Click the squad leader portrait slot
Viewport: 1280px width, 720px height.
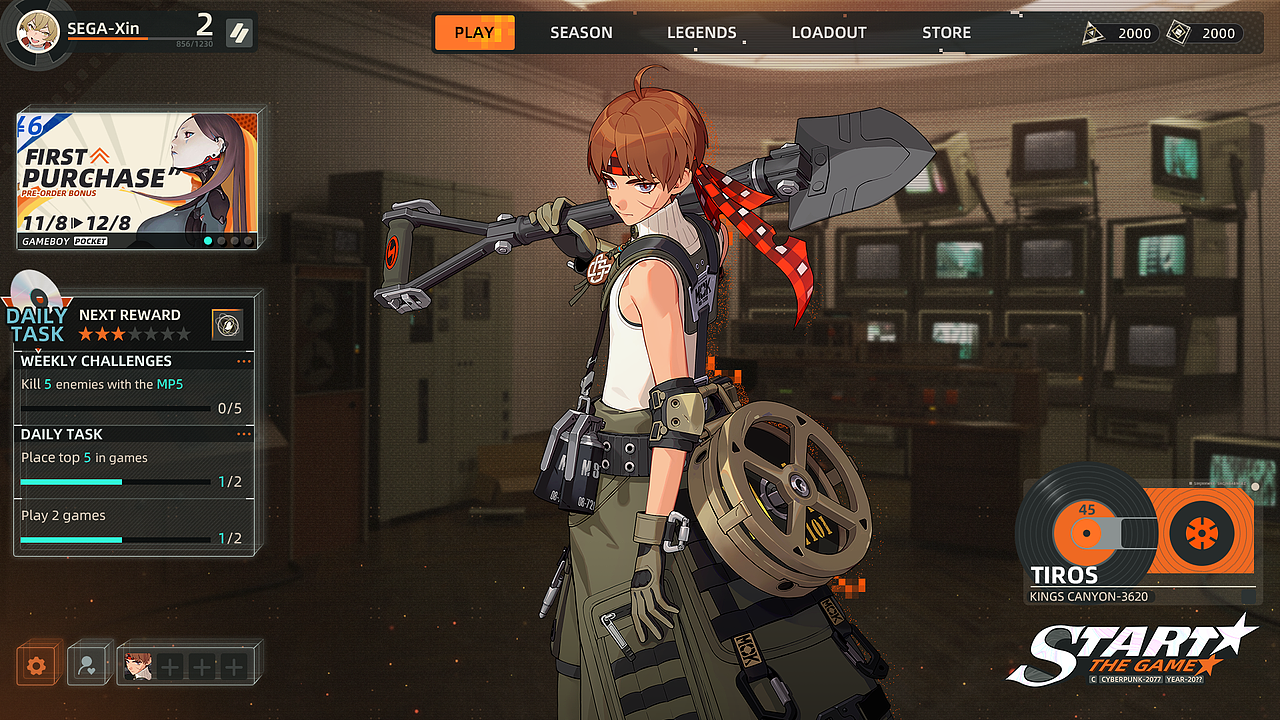138,665
